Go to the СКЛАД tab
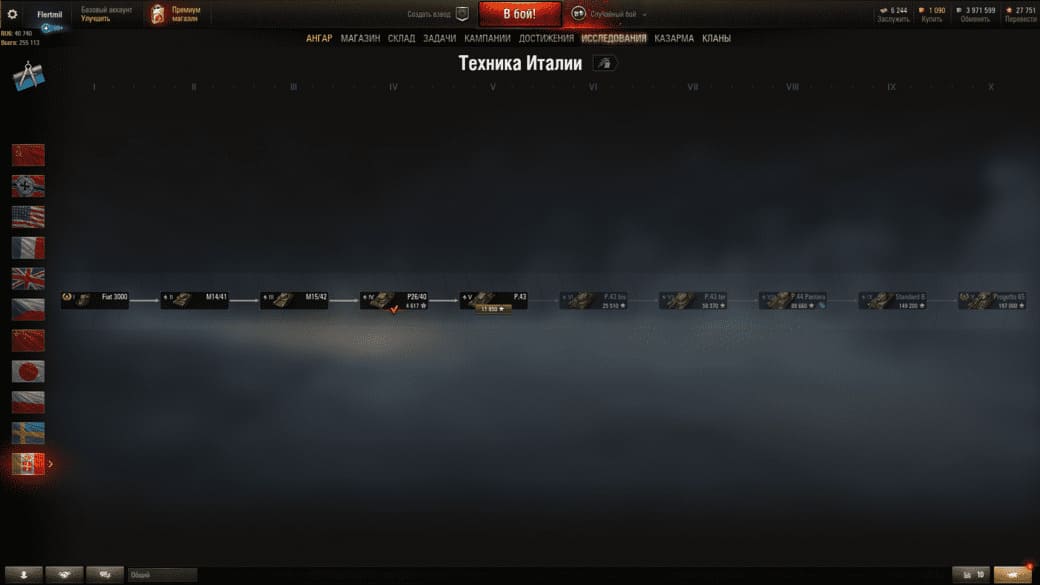This screenshot has height=585, width=1040. click(x=401, y=38)
